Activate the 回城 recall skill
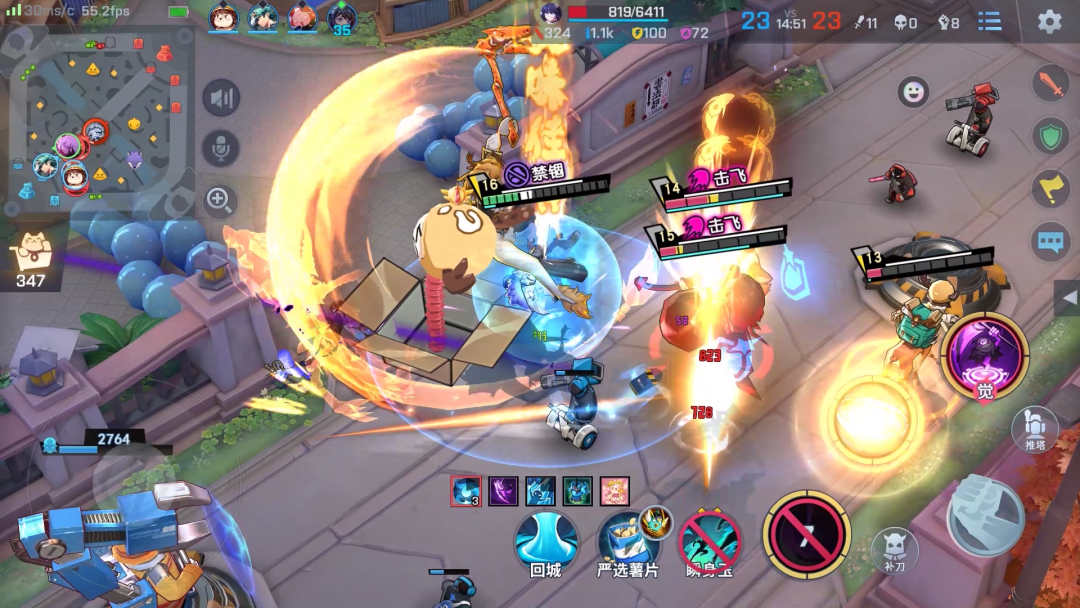 point(546,541)
